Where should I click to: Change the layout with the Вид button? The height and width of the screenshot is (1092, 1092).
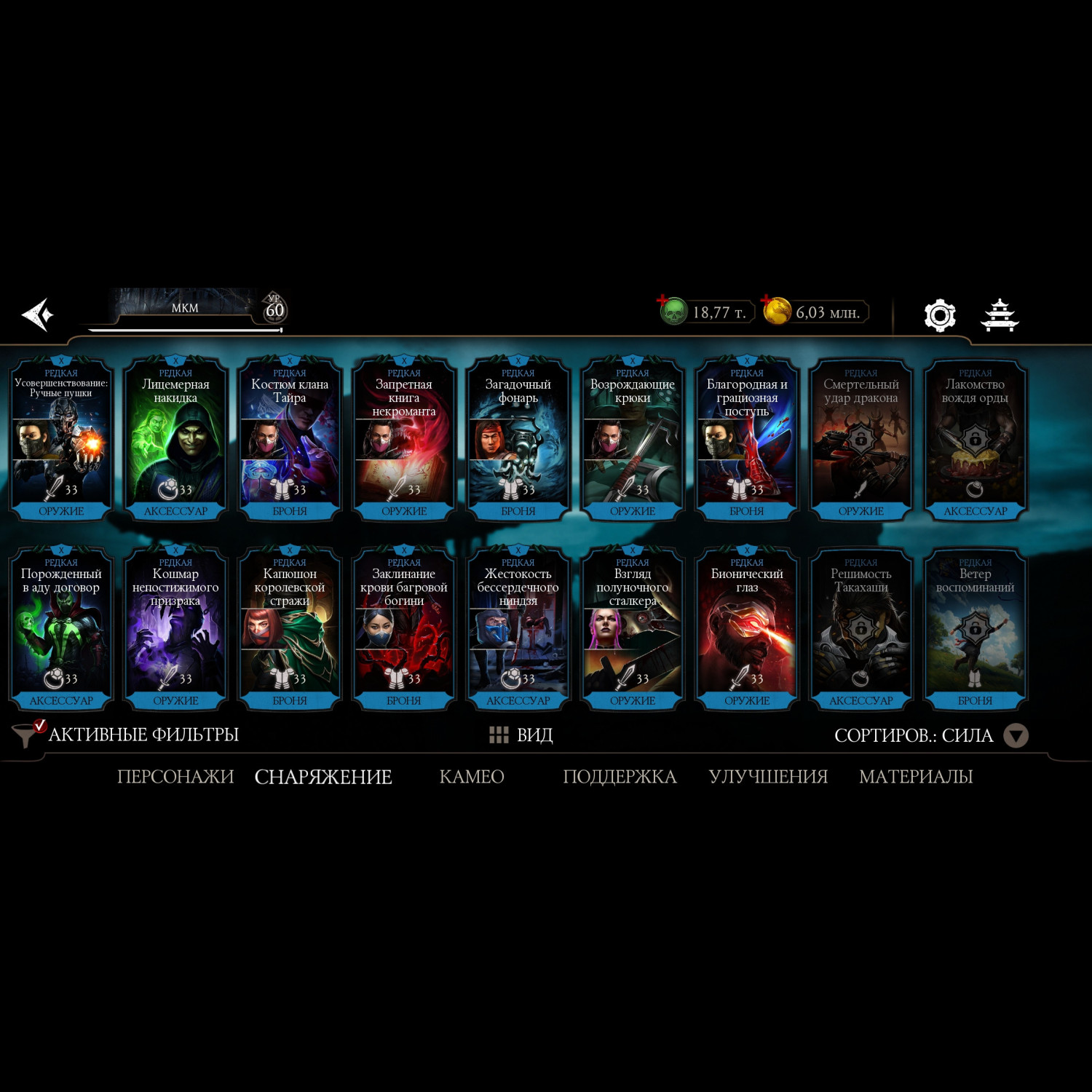521,735
